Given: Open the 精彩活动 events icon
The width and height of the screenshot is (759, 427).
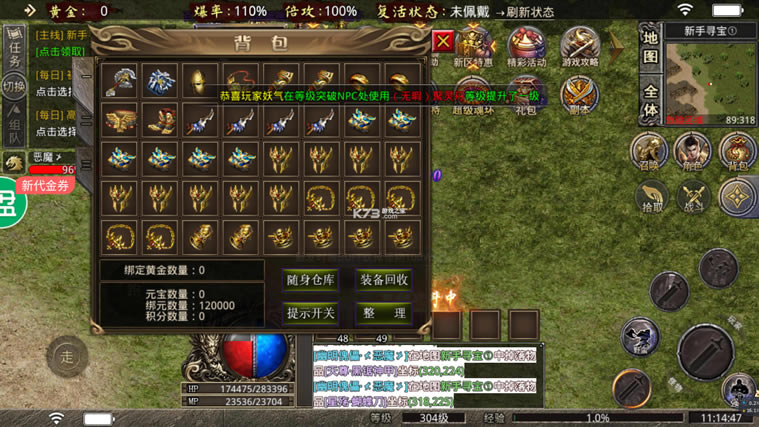Looking at the screenshot, I should (x=527, y=48).
